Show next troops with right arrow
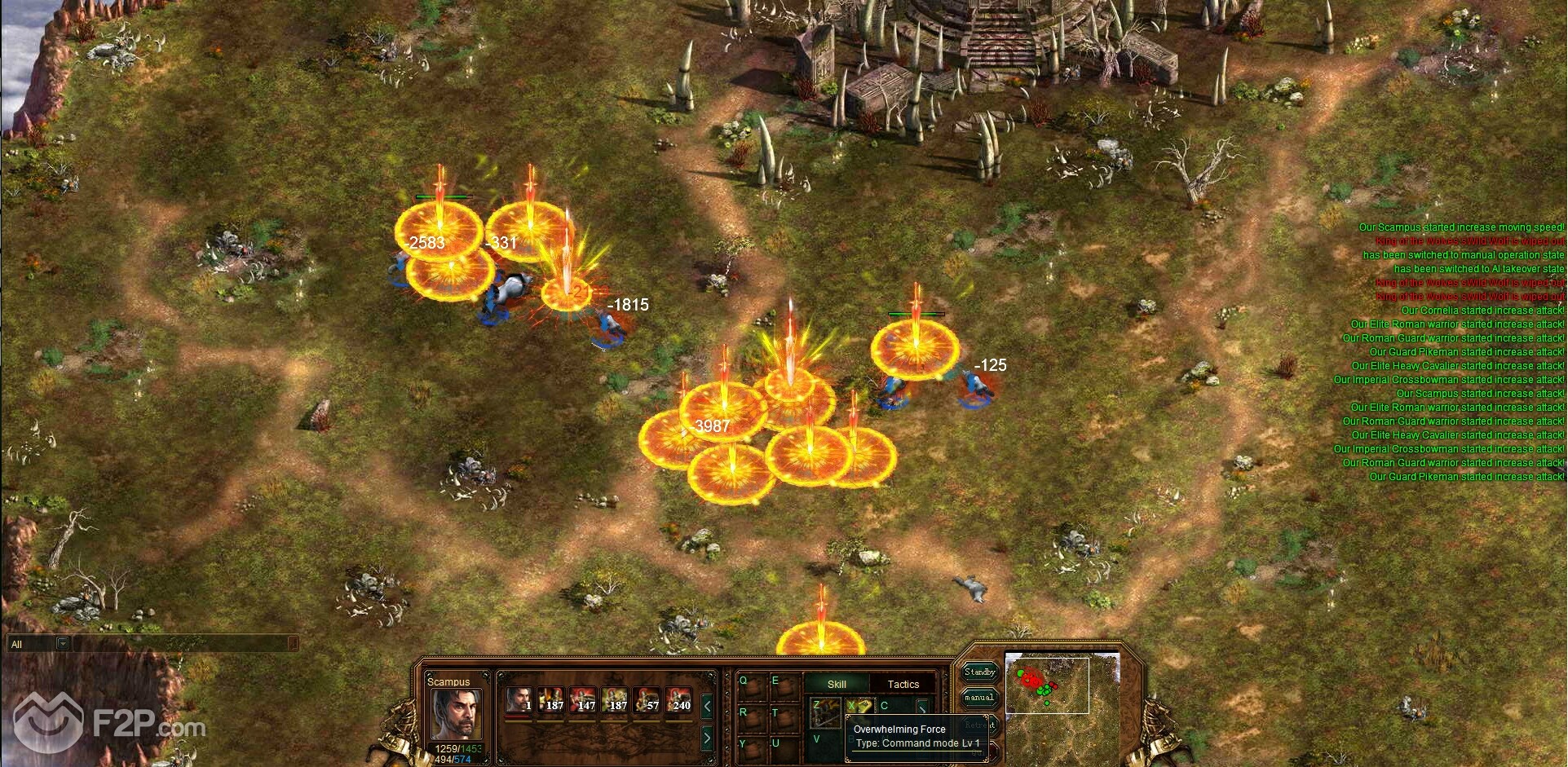This screenshot has width=1568, height=767. pyautogui.click(x=707, y=738)
